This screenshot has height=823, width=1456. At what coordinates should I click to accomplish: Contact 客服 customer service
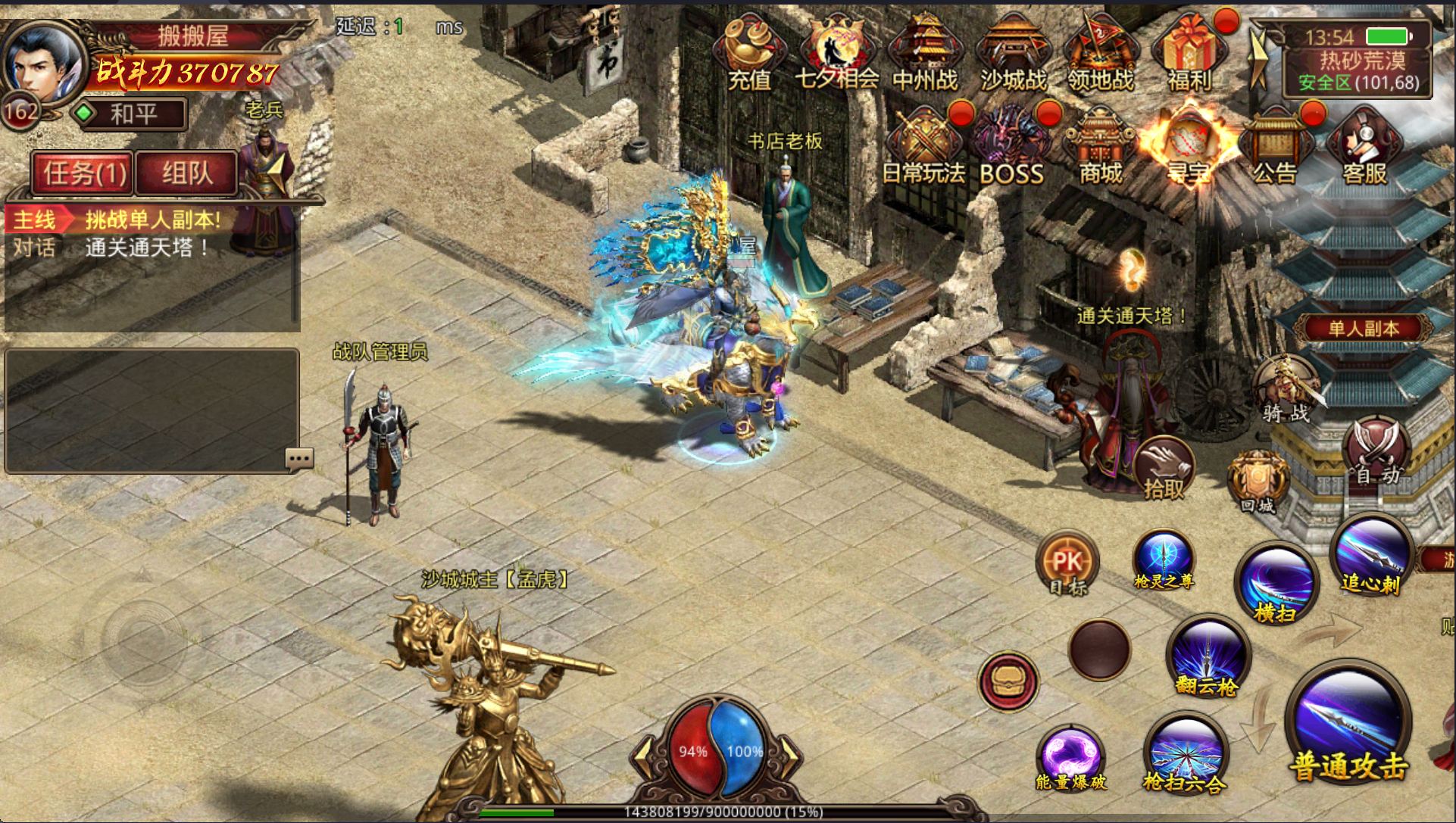point(1364,148)
